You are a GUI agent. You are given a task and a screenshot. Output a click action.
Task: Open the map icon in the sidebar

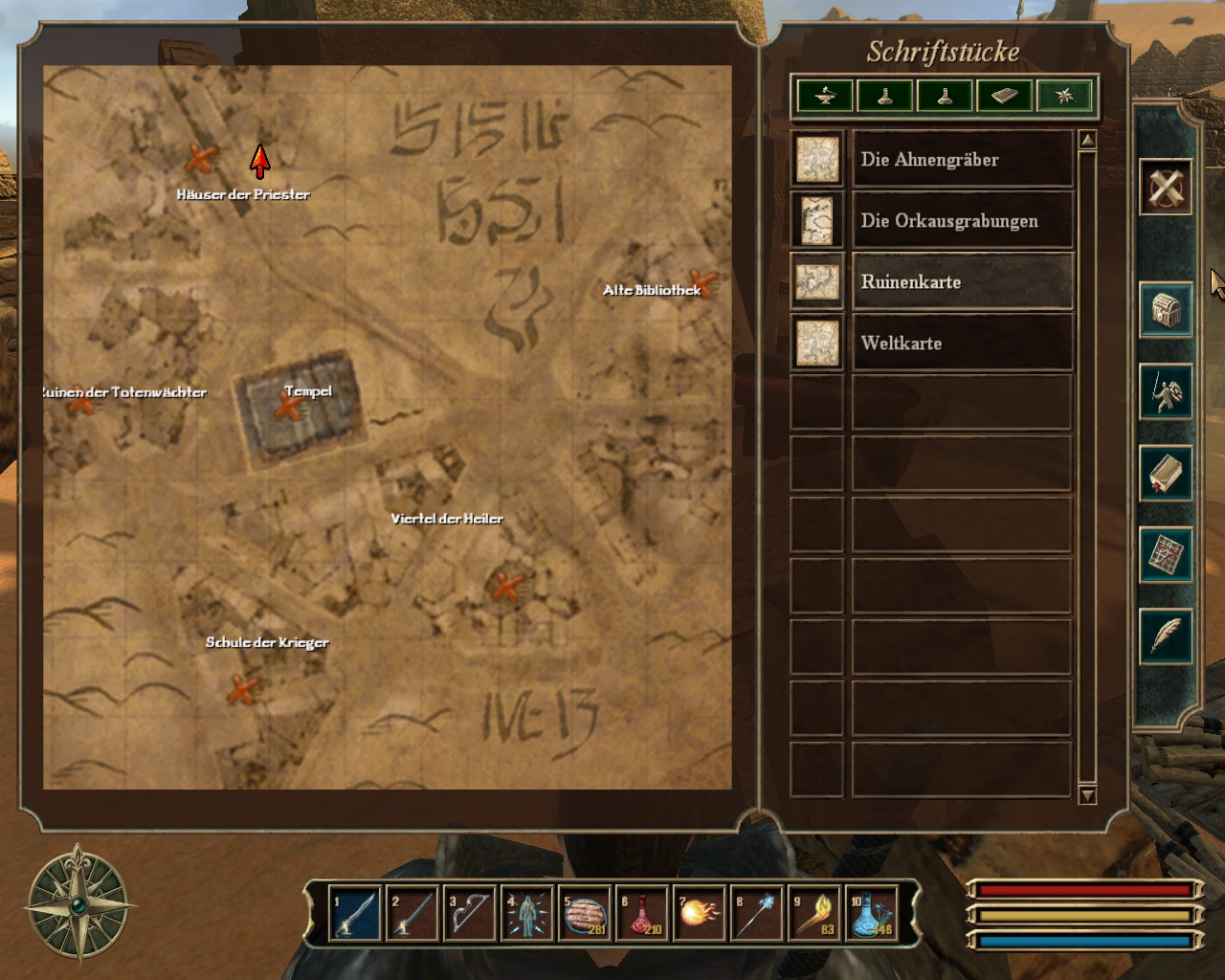tap(1166, 554)
